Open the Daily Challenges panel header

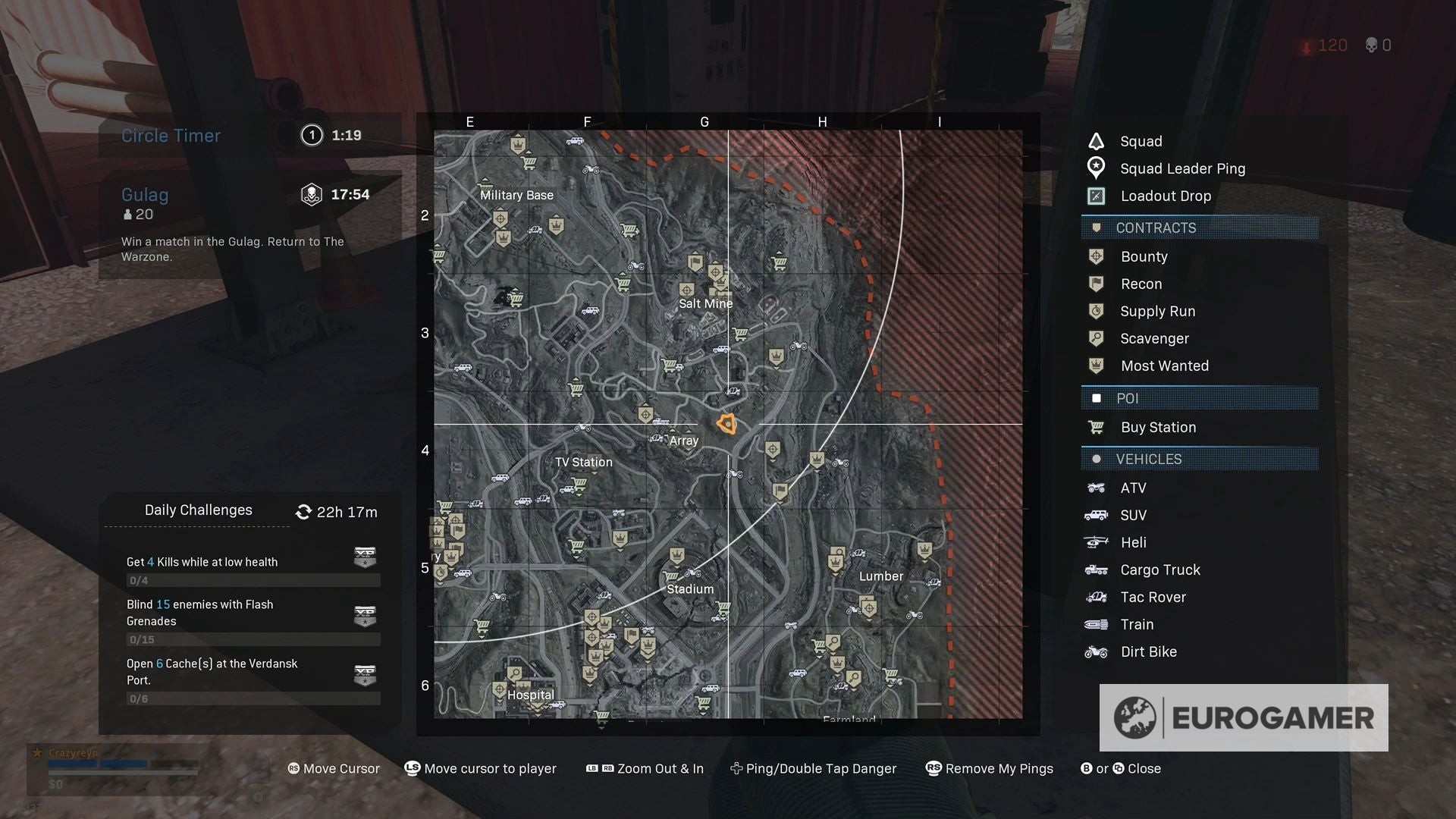click(x=199, y=510)
